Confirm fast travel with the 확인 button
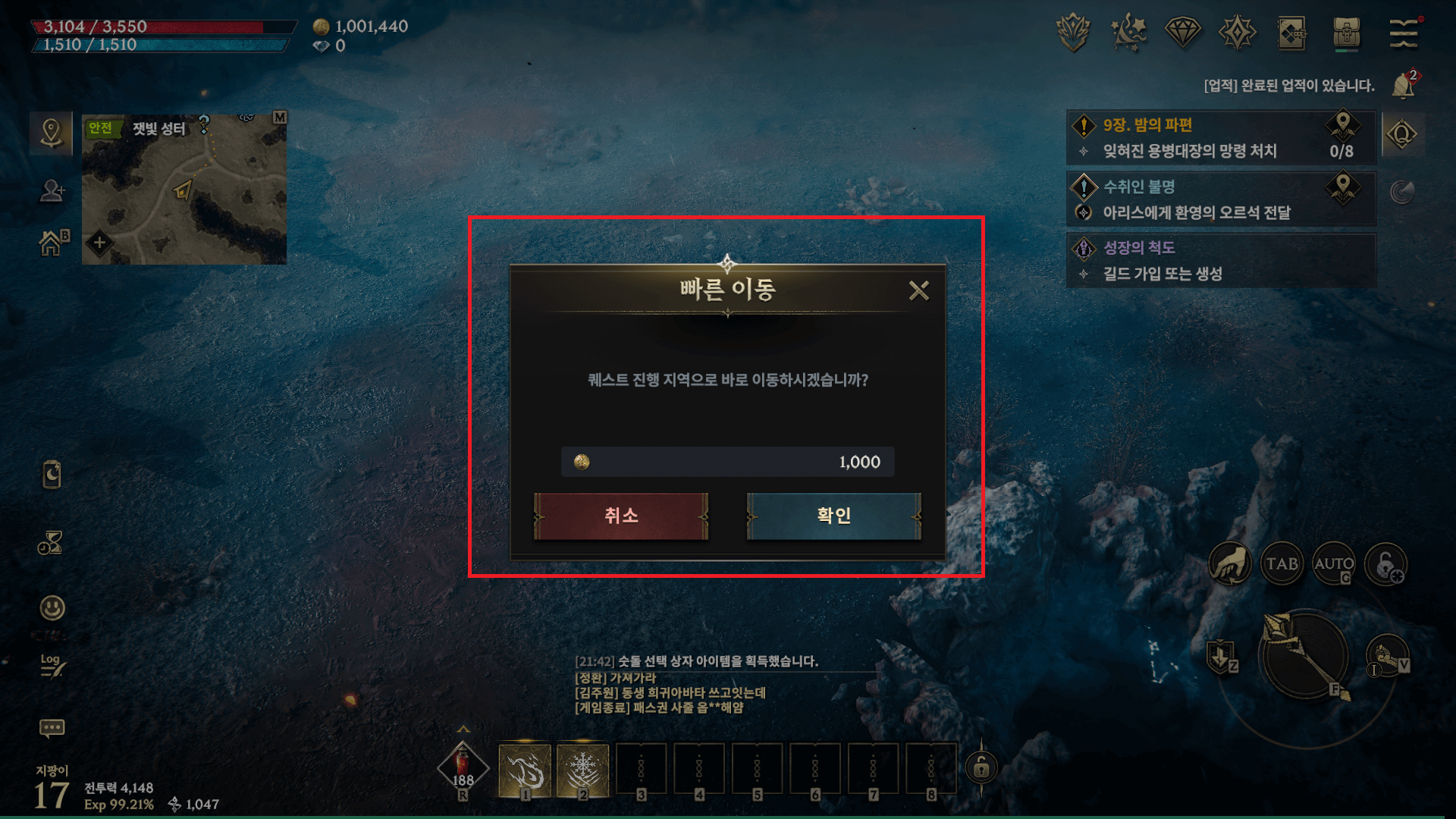This screenshot has width=1456, height=819. point(833,516)
